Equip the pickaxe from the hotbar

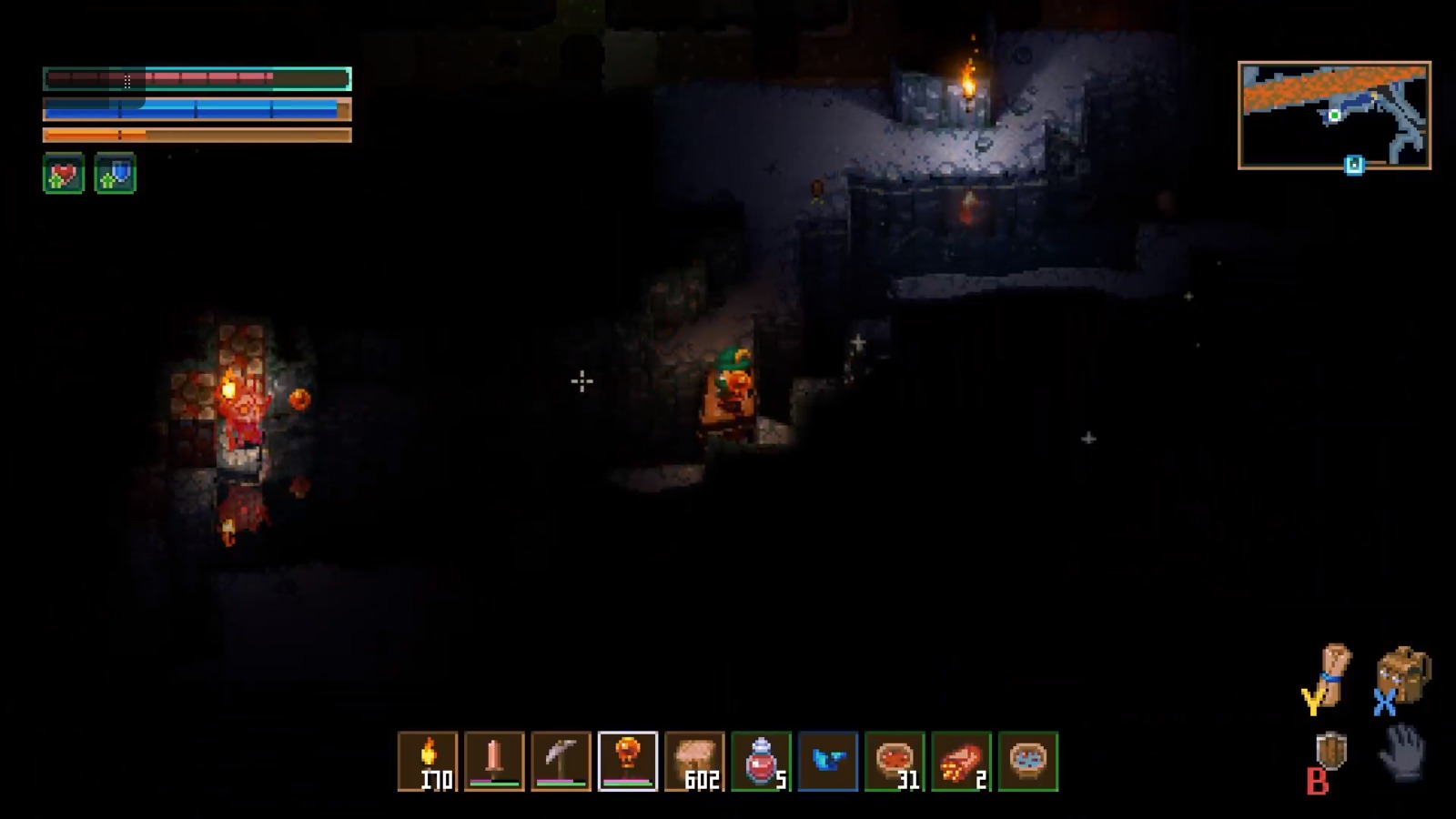561,761
